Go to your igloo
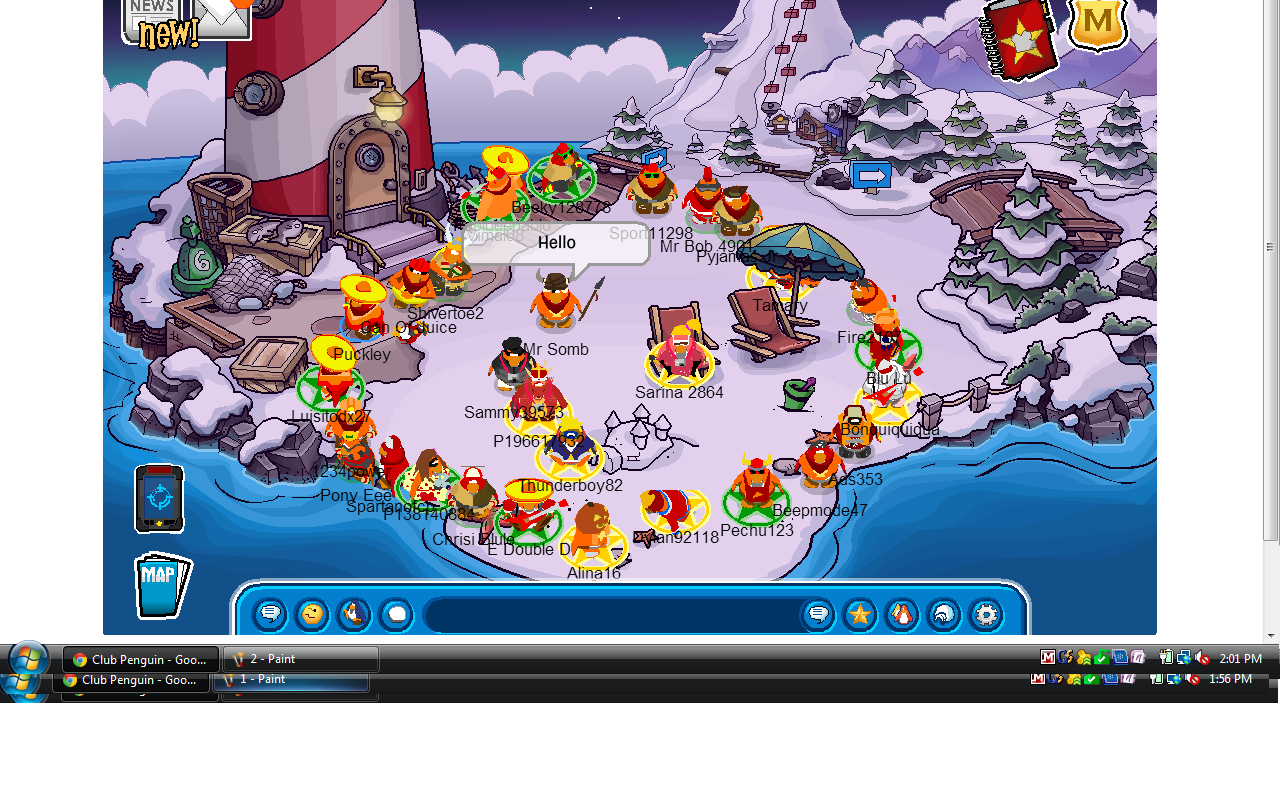1280x800 pixels. tap(944, 614)
